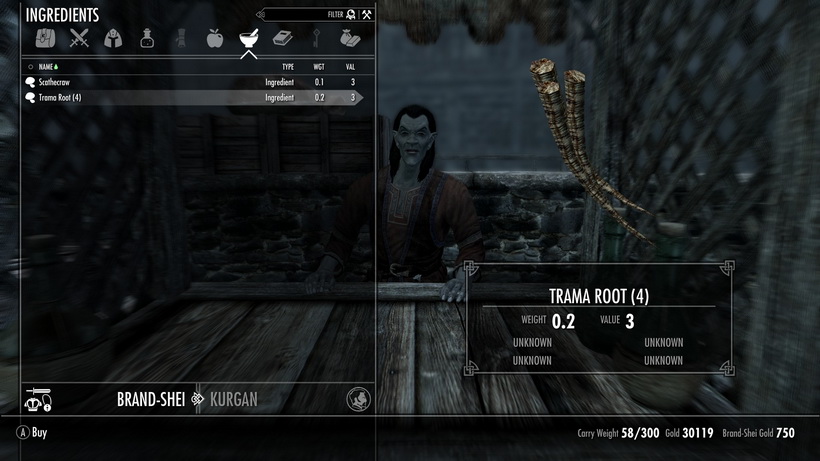Switch to the potions bottle category
820x461 pixels.
(147, 39)
